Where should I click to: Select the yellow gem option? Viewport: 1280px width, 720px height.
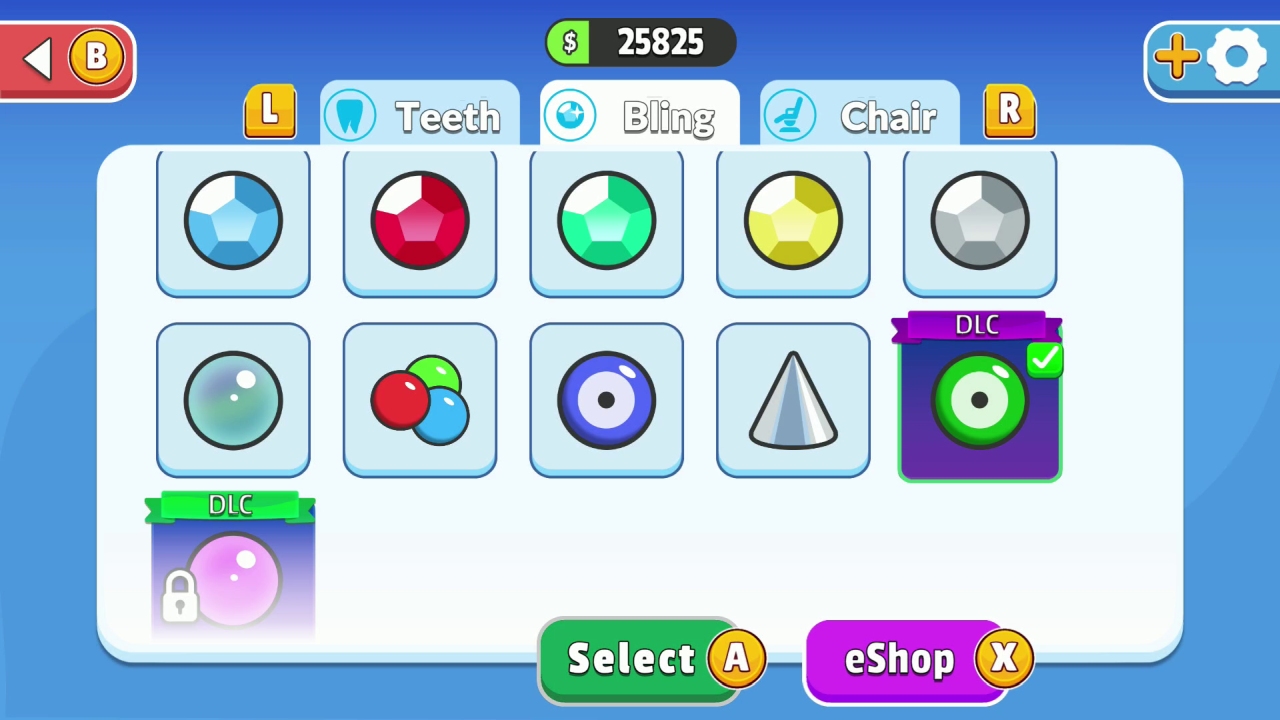click(x=793, y=220)
